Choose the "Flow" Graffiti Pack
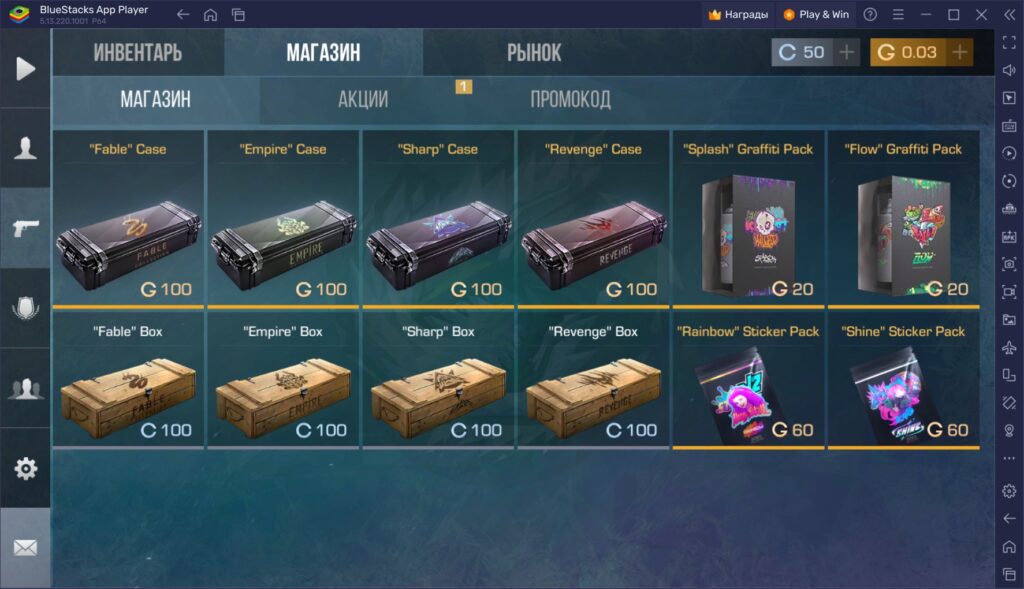 [903, 219]
